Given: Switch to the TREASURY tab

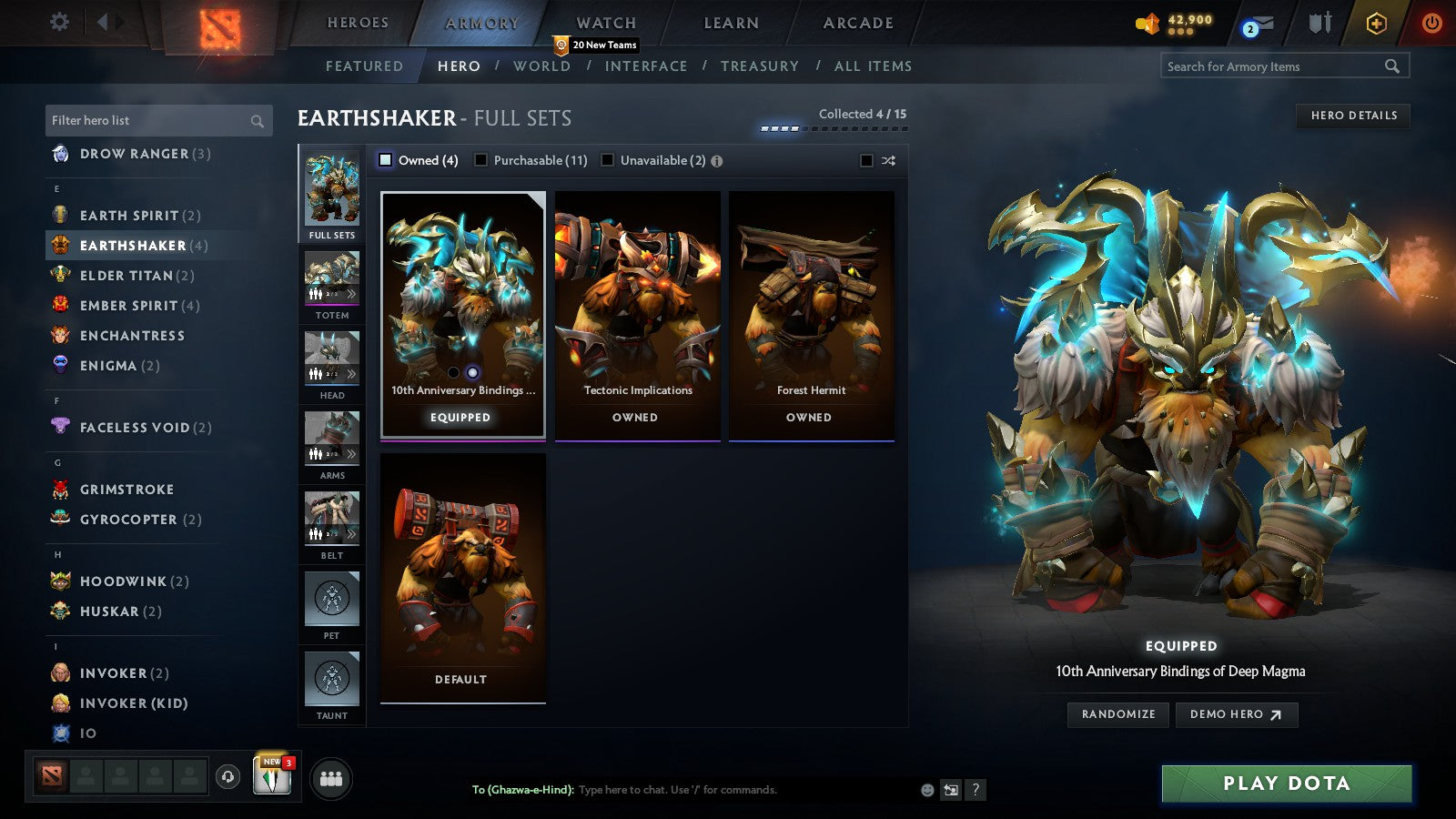Looking at the screenshot, I should click(761, 66).
